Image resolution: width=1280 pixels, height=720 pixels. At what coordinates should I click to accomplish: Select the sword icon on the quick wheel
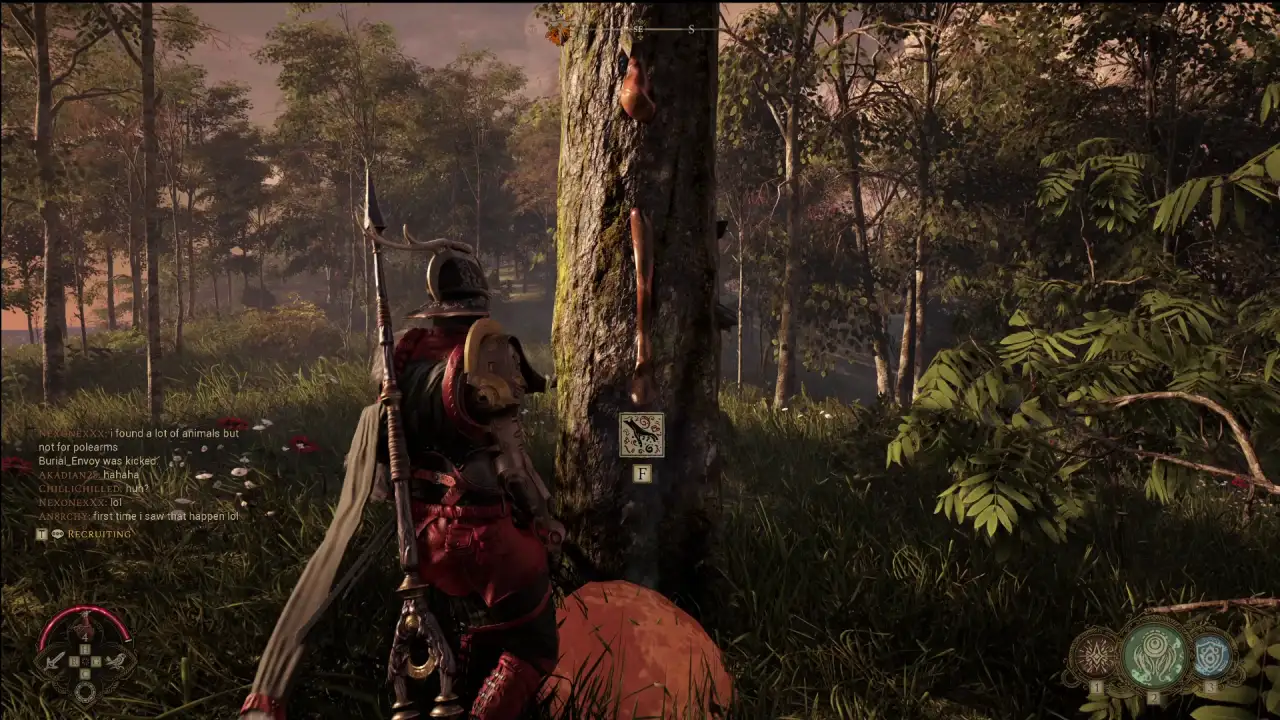tap(55, 660)
